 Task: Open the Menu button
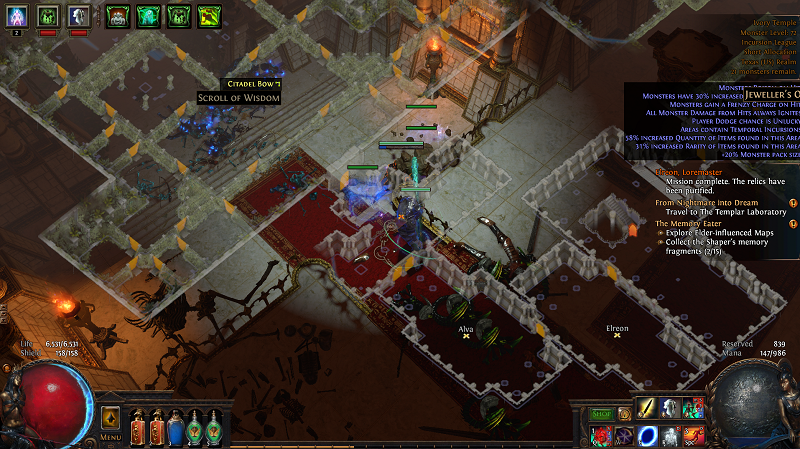[x=110, y=437]
